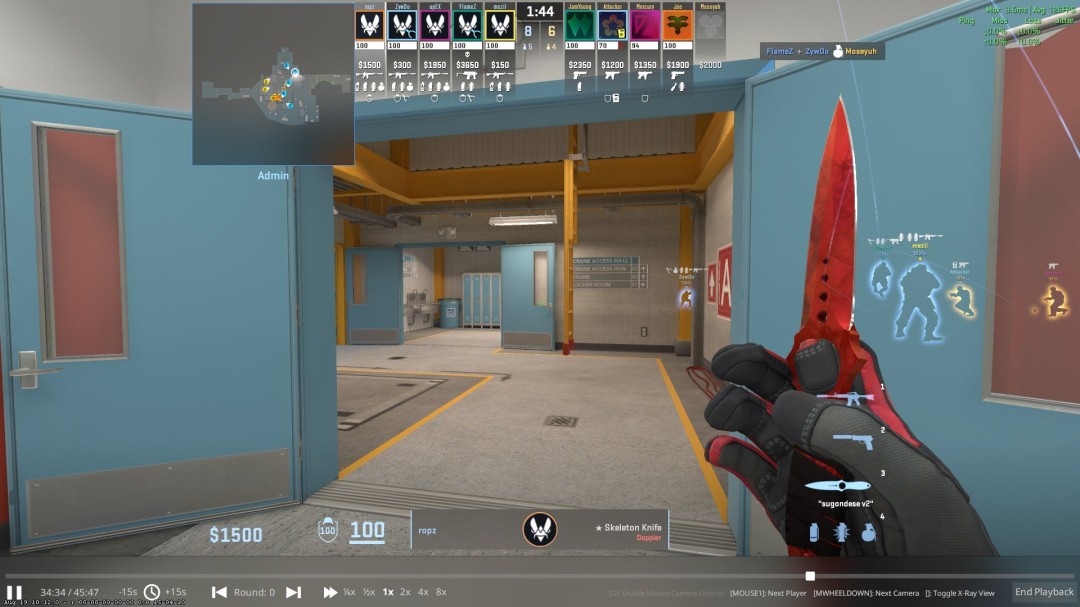Click the radar minimap

click(273, 83)
